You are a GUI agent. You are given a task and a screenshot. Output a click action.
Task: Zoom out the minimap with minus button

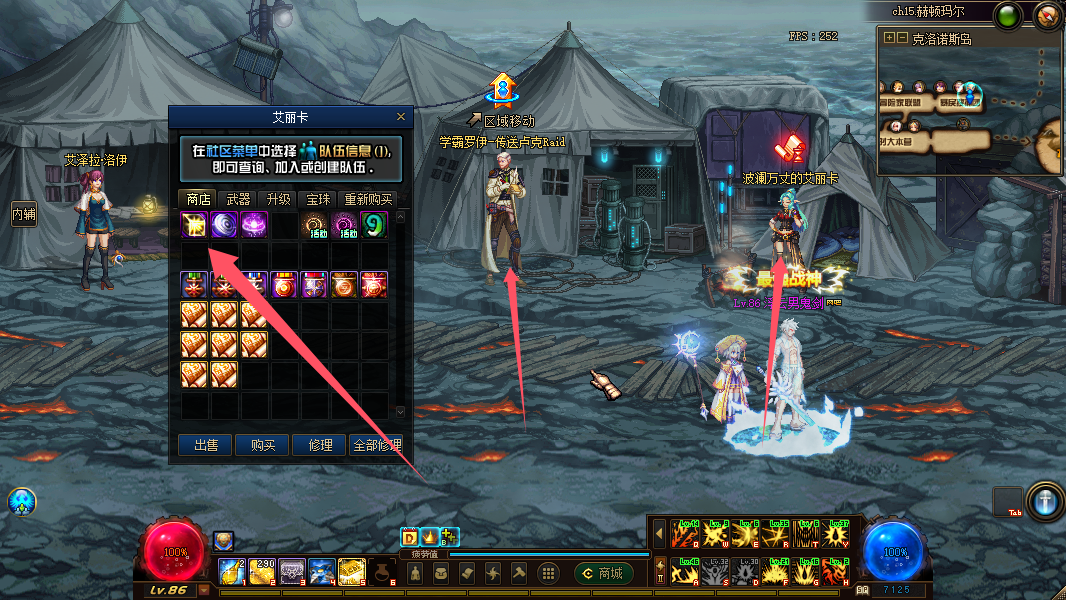point(902,38)
